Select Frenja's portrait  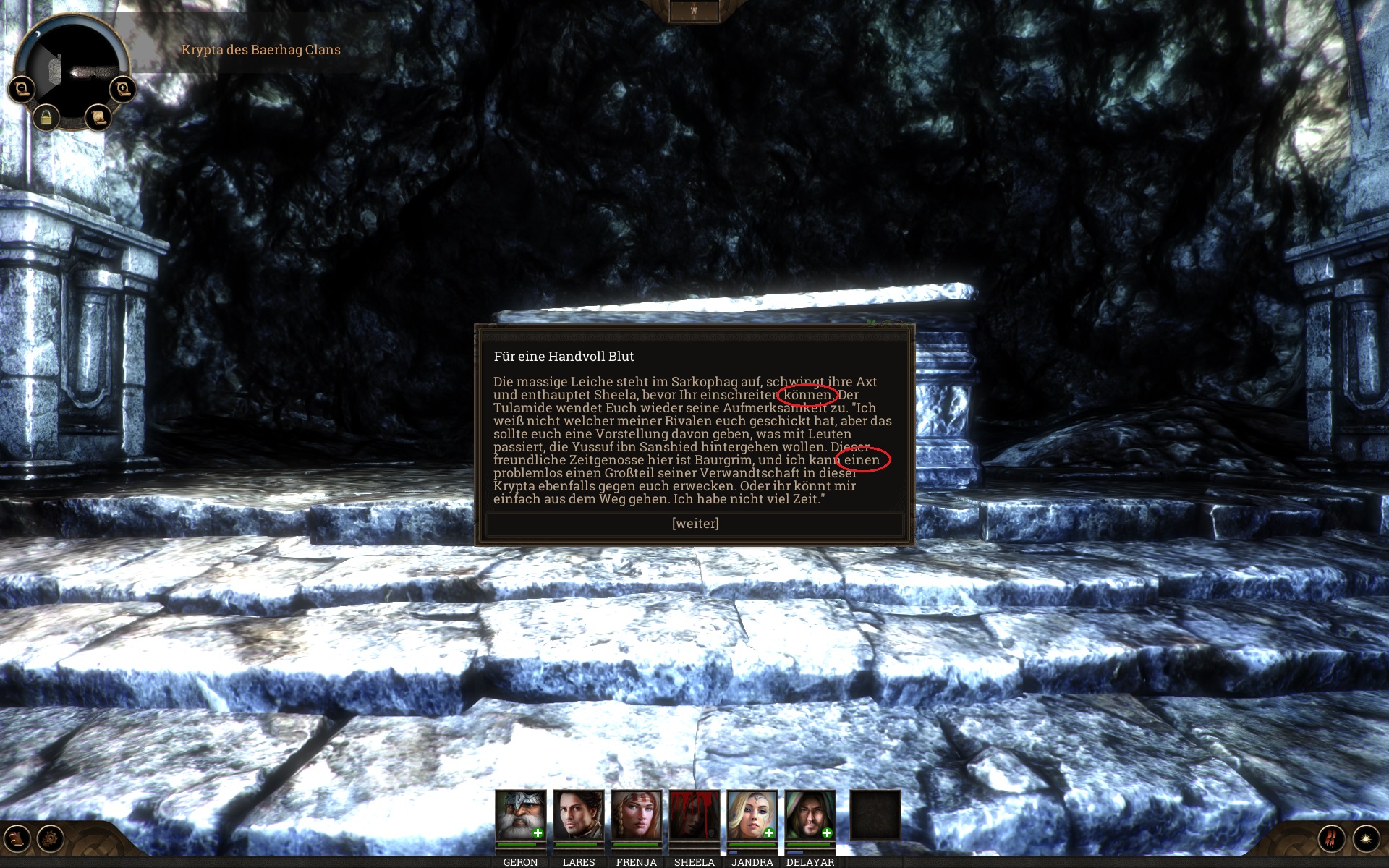(x=636, y=816)
